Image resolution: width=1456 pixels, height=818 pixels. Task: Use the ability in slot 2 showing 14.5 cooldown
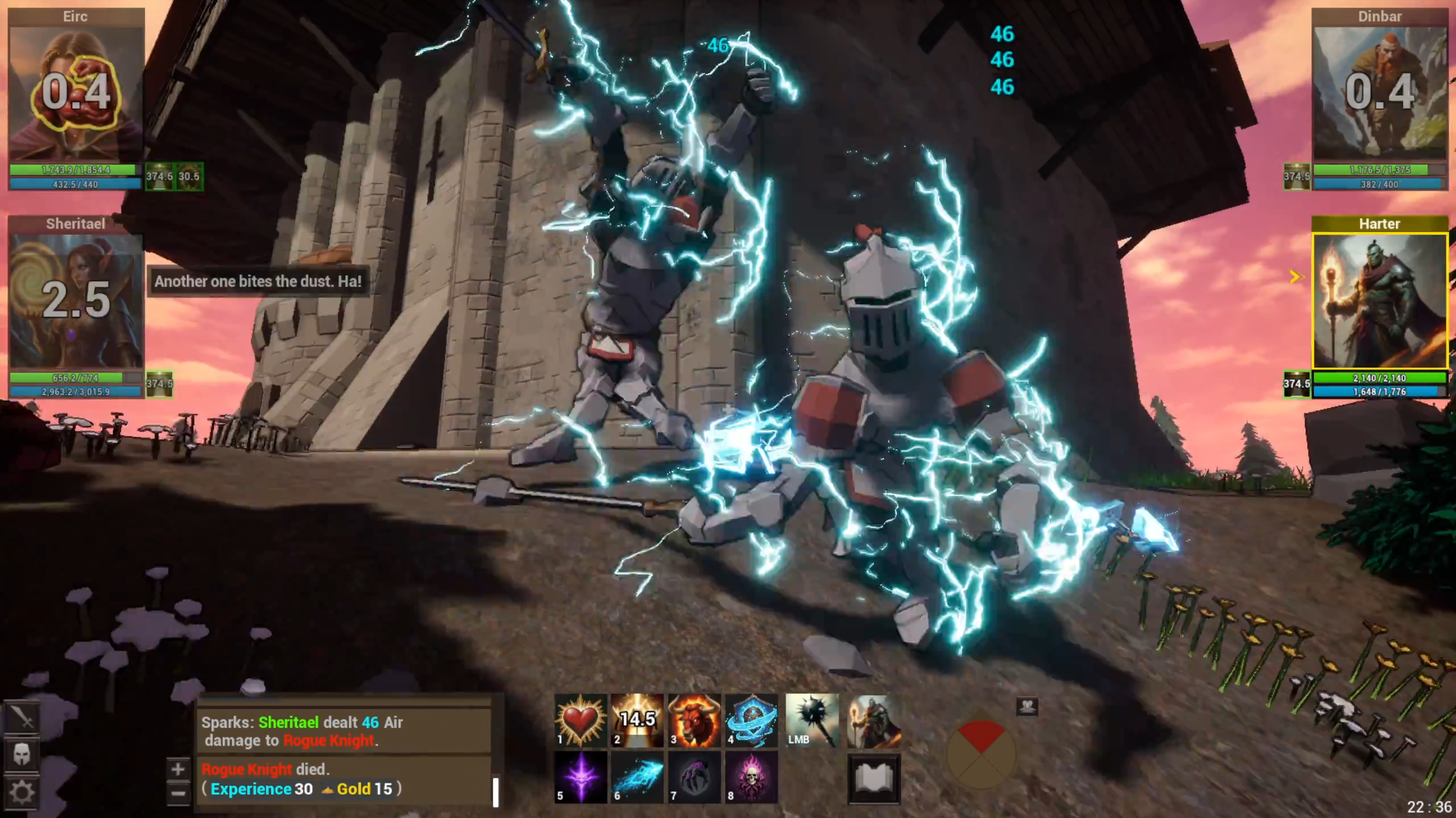click(637, 720)
